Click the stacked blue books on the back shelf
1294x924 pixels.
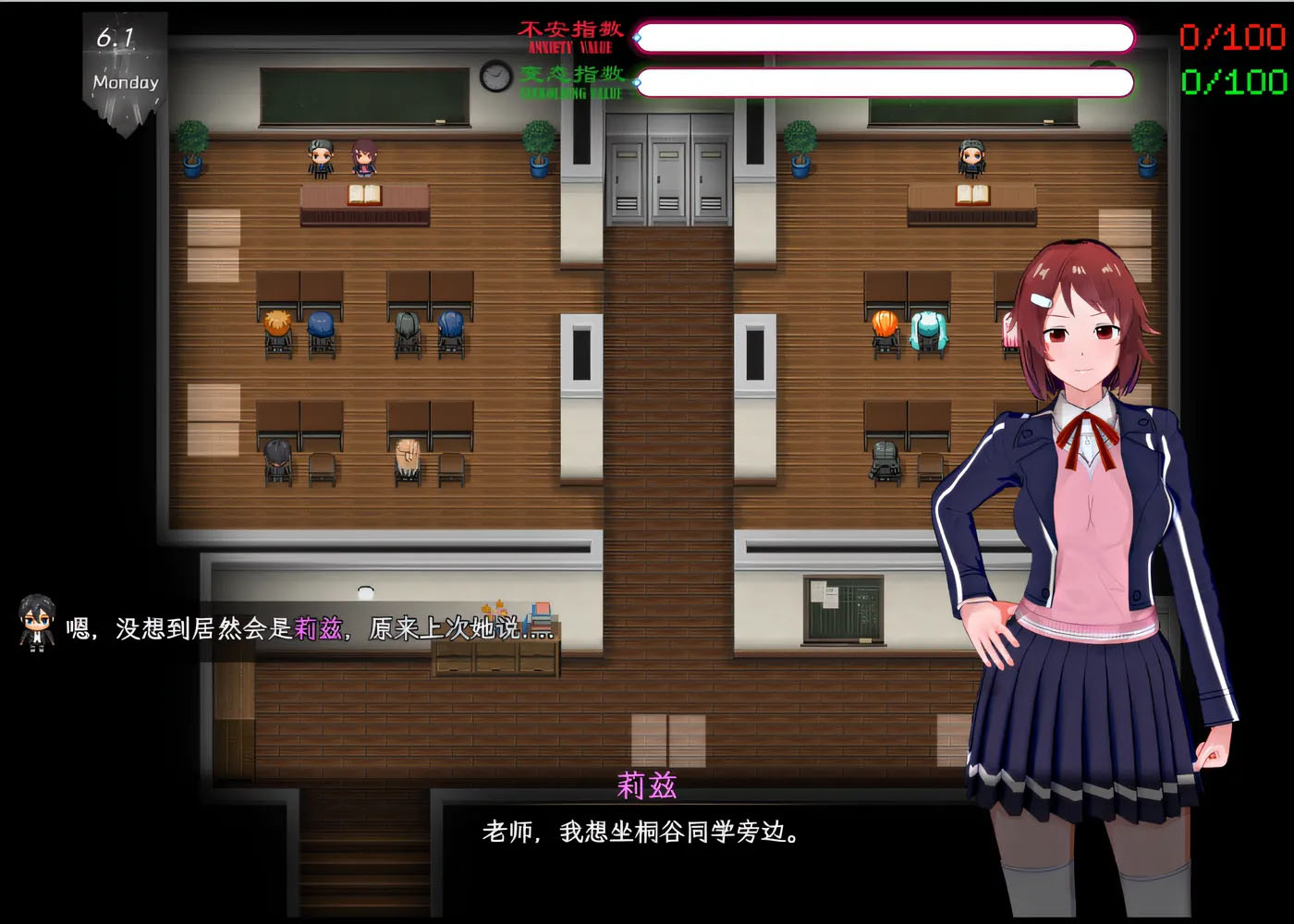coord(540,617)
